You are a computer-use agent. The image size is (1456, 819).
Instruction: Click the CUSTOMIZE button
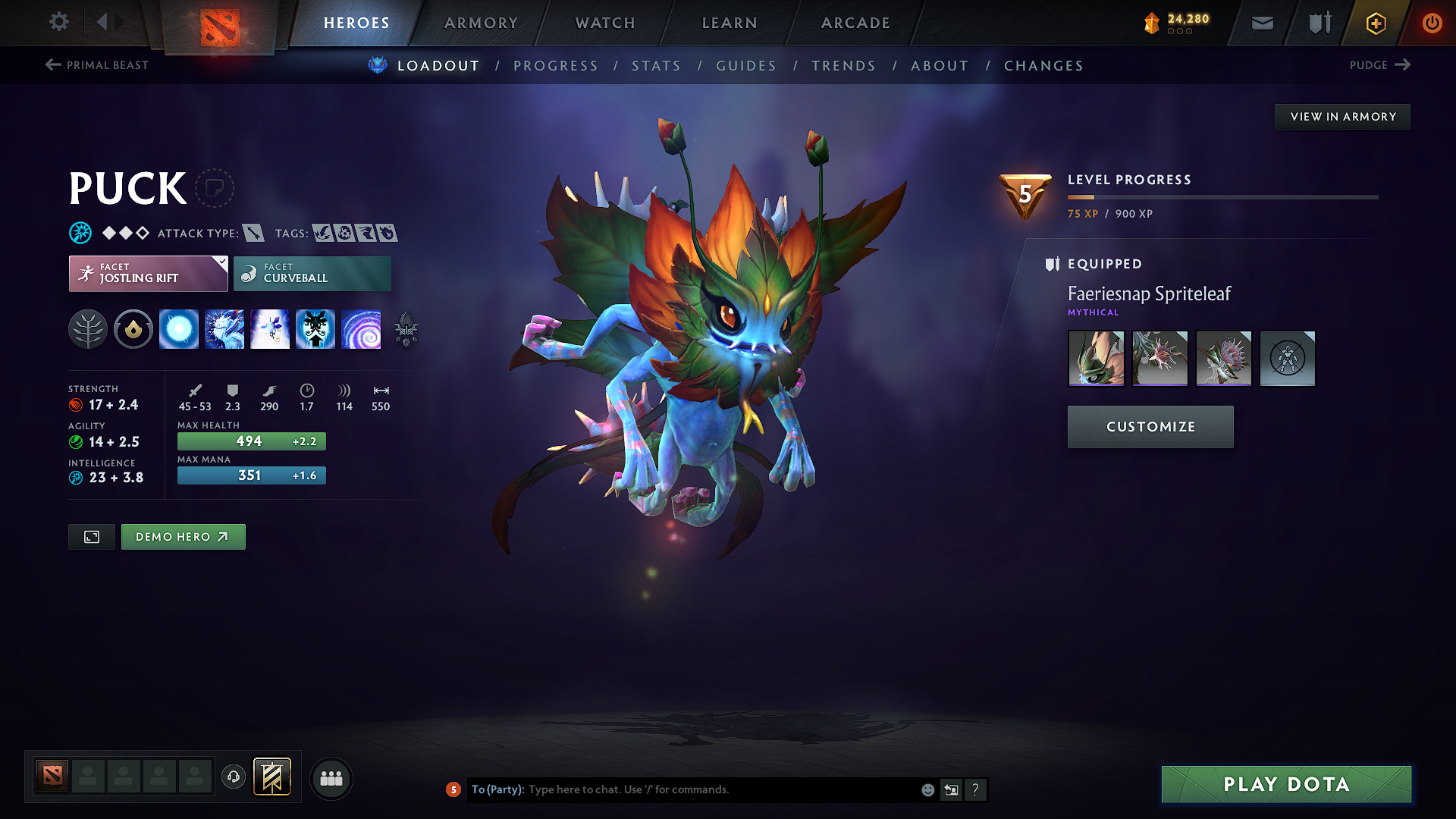[x=1150, y=426]
